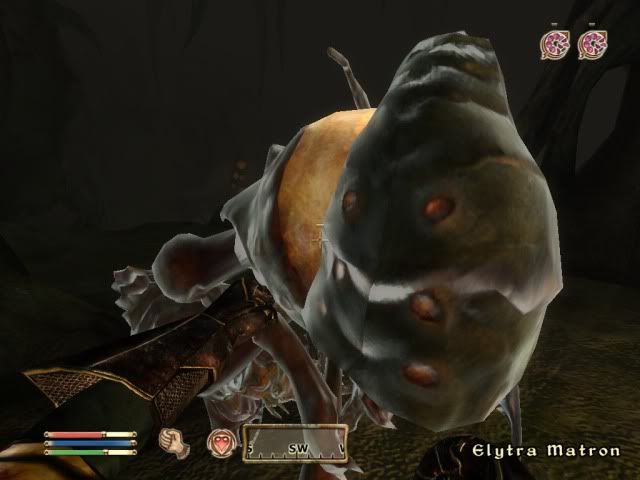Click the heart spell icon
This screenshot has width=640, height=480.
coord(220,441)
